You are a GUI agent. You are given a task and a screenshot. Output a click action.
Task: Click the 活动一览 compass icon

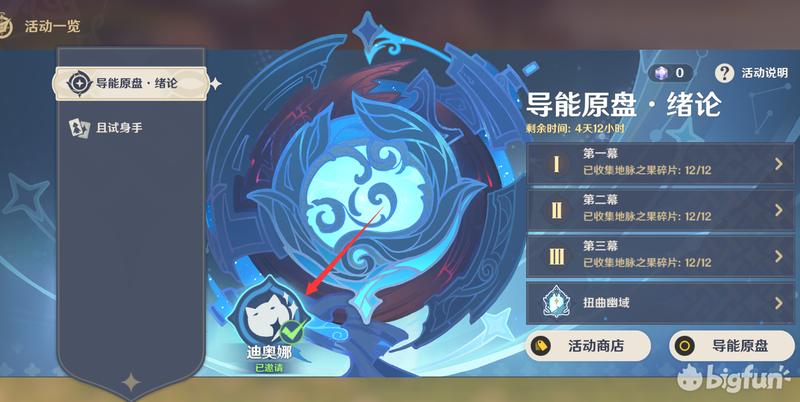[x=7, y=26]
